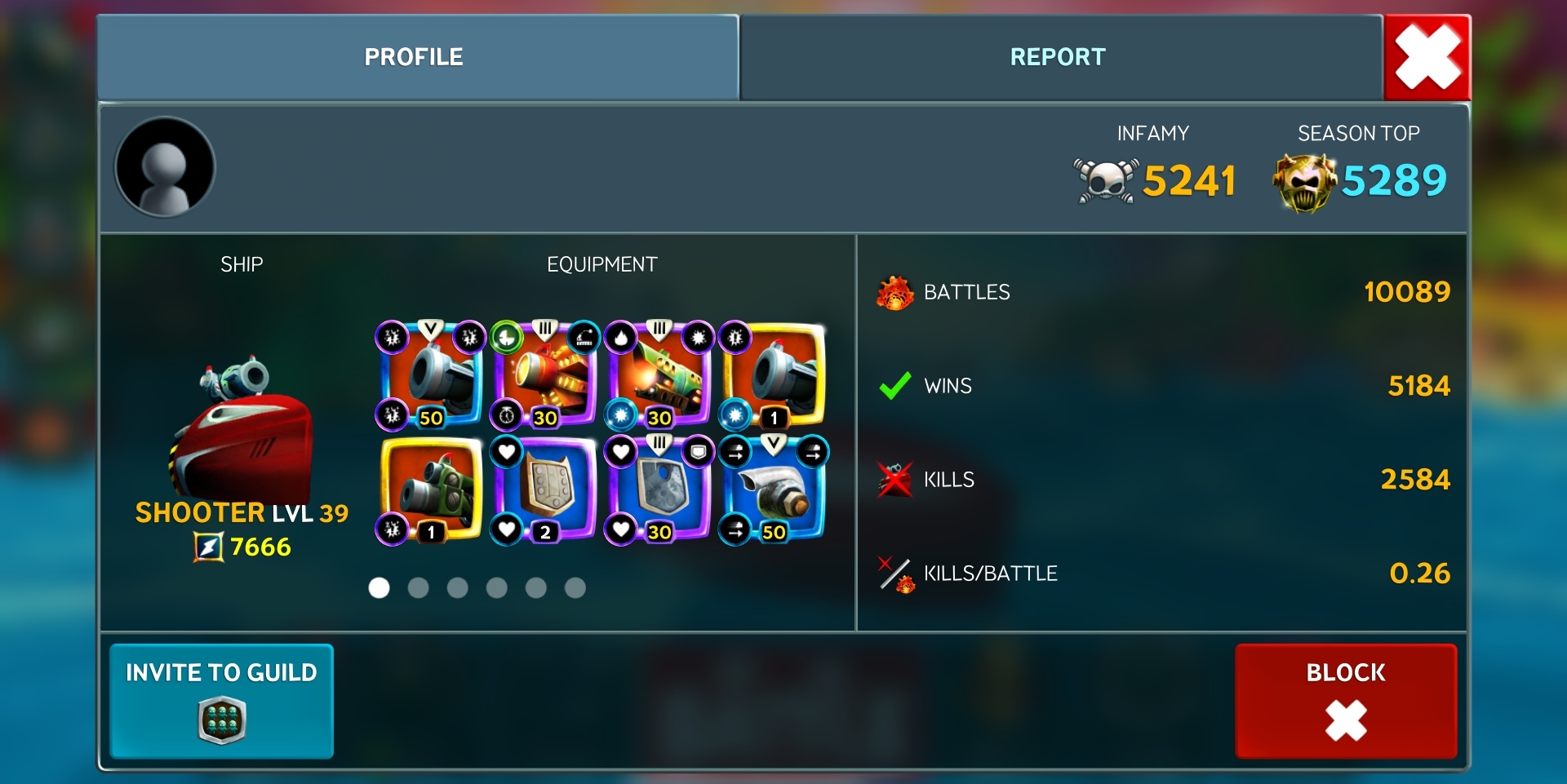This screenshot has height=784, width=1567.
Task: Inspect the green double-barrel launcher item
Action: point(431,489)
